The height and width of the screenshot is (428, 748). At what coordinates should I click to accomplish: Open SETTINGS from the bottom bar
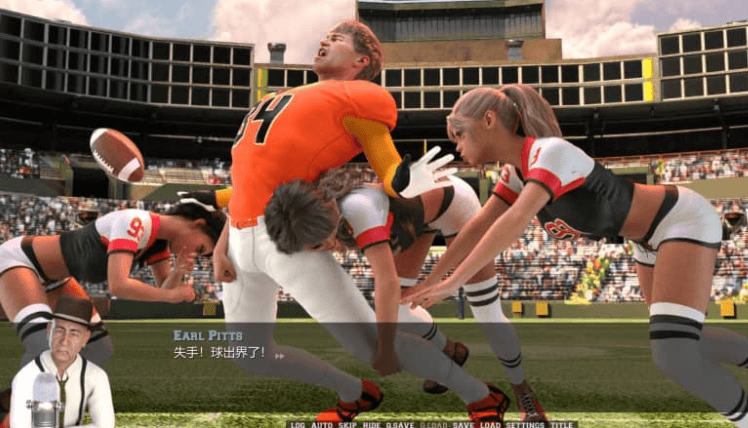pos(525,424)
